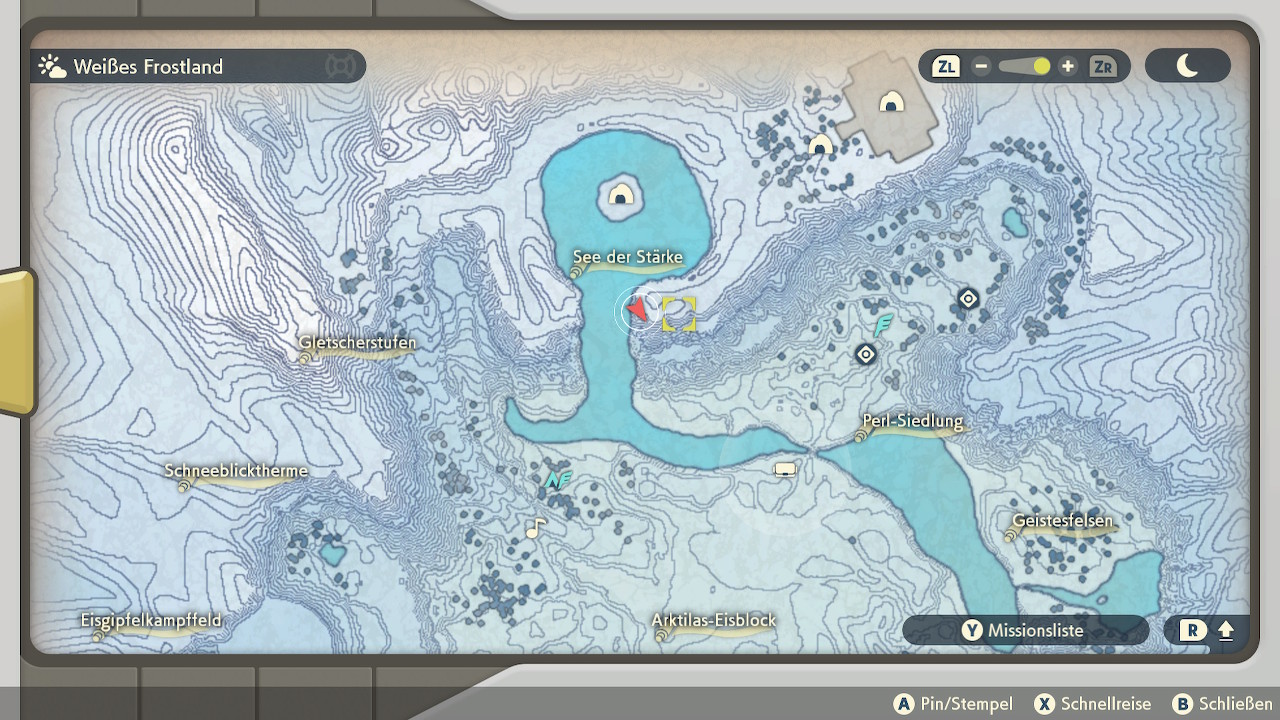Click the Weißes Frostland area title

point(148,67)
